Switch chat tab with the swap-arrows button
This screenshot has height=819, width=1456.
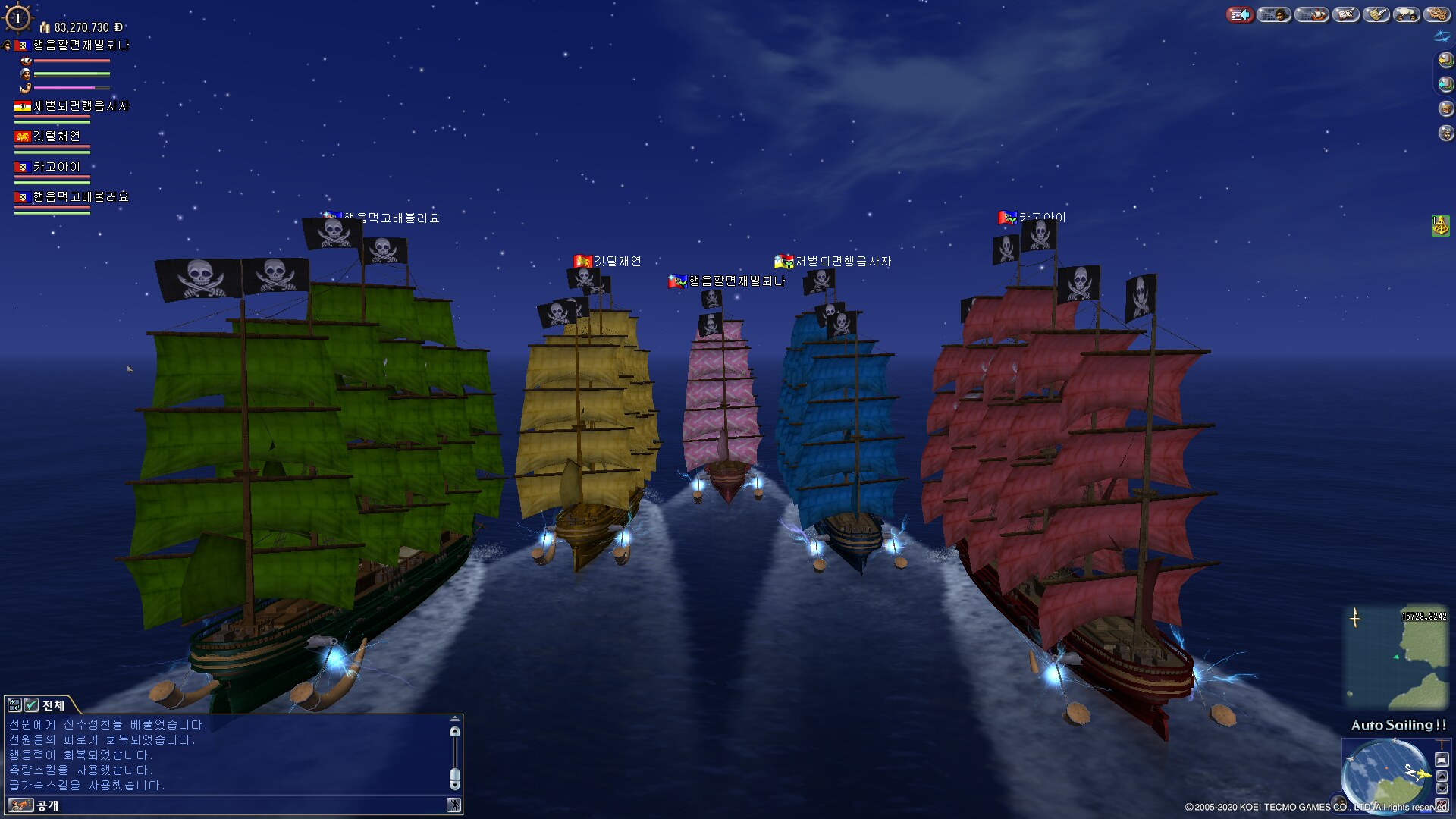pyautogui.click(x=14, y=705)
